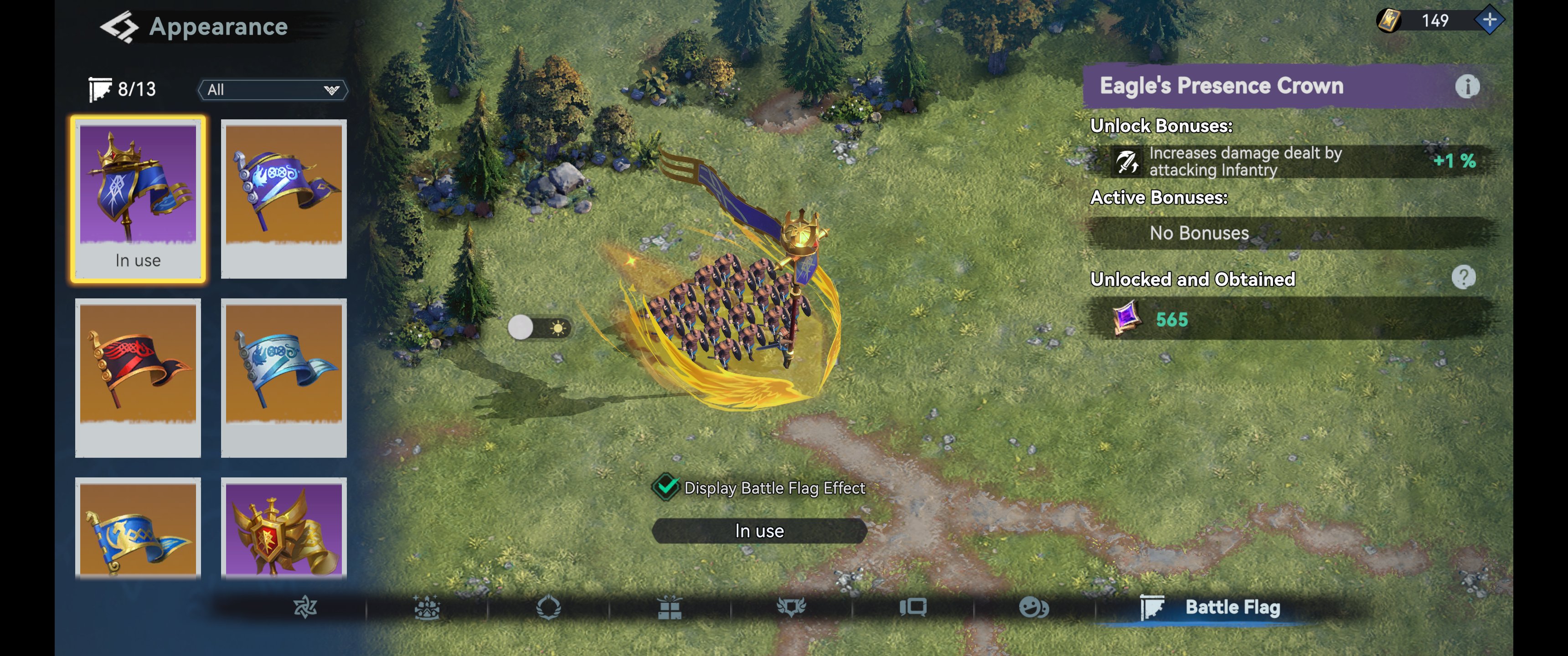Switch to the emoji faces tab
The image size is (1568, 656).
(x=1034, y=607)
